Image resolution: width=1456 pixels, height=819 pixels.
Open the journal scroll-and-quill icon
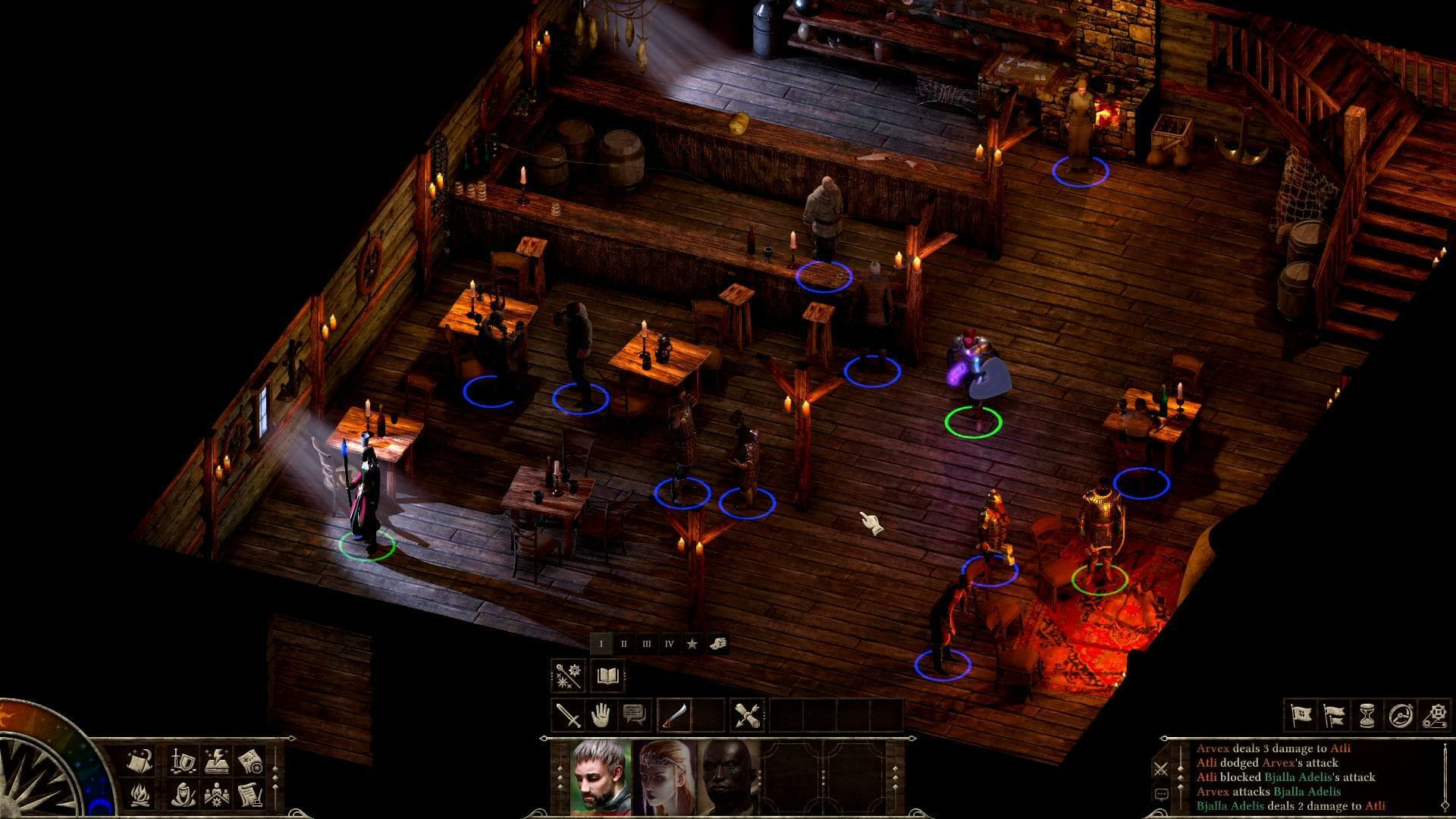click(251, 796)
